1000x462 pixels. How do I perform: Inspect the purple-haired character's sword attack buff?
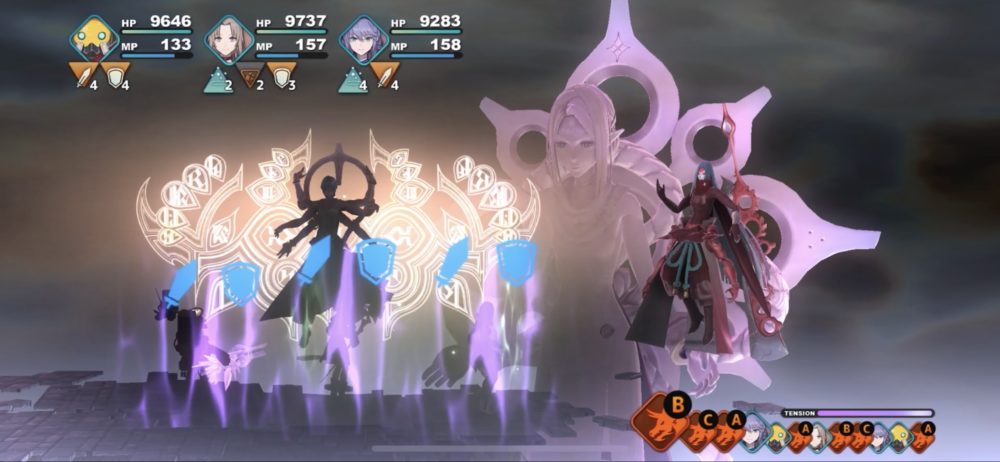[x=384, y=74]
